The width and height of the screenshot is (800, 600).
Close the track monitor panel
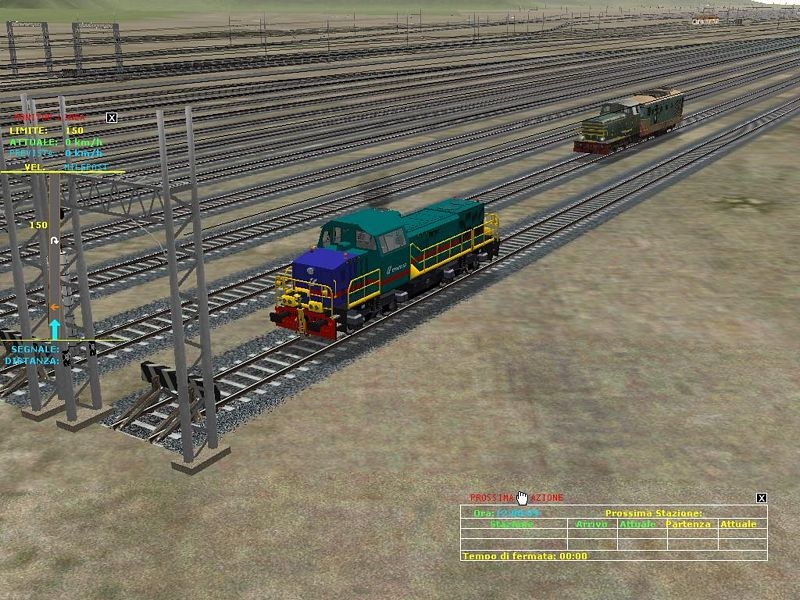111,117
